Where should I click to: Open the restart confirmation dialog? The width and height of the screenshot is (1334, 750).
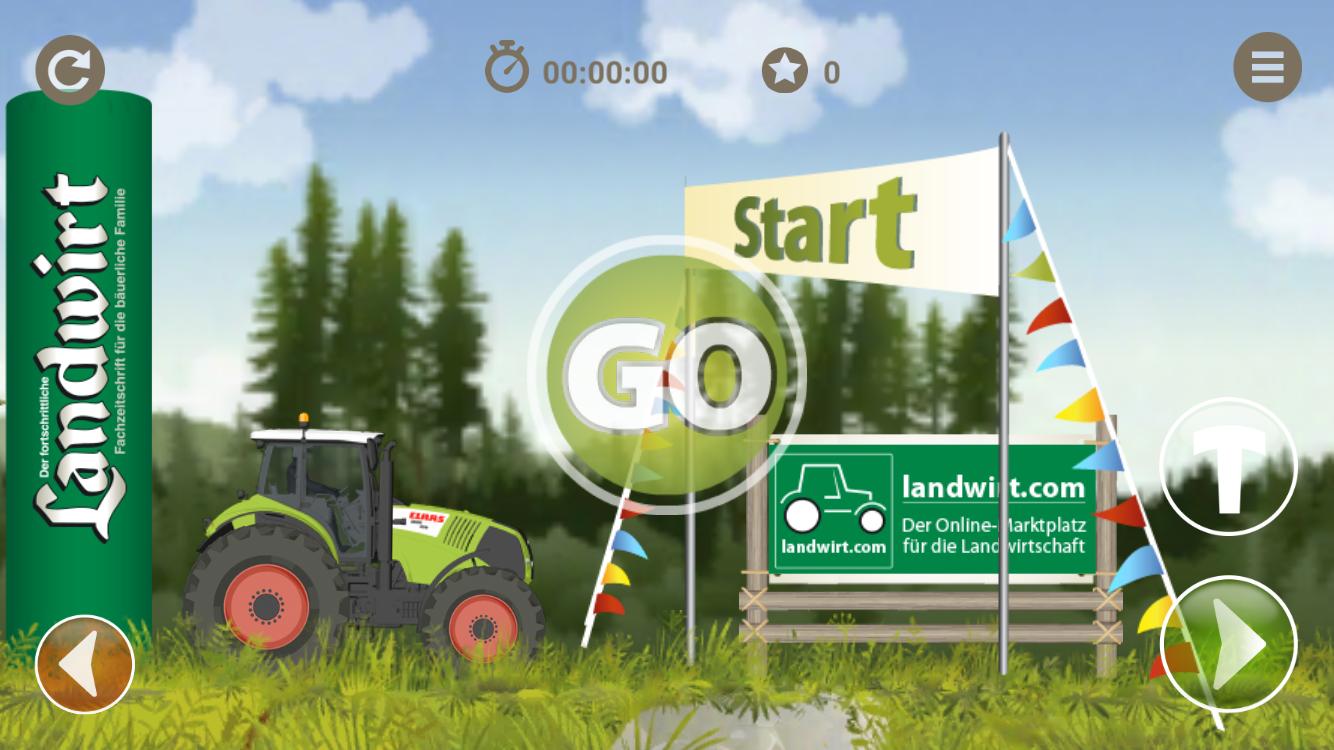(x=68, y=68)
